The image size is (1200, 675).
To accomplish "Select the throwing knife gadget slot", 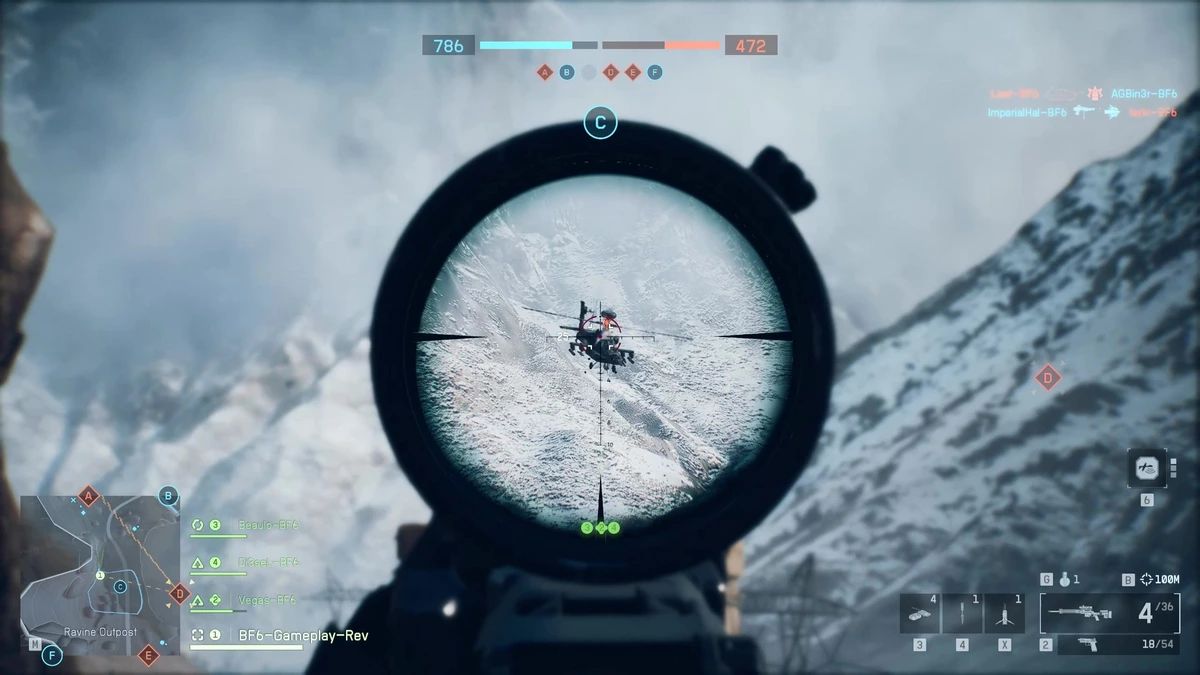I will (x=961, y=613).
